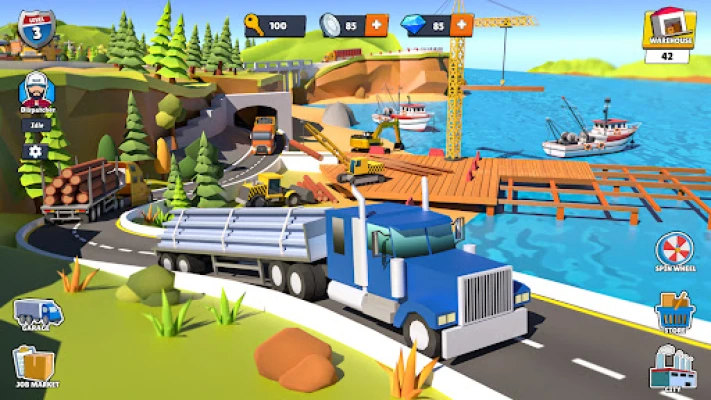
Task: Open the Warehouse panel
Action: (670, 32)
